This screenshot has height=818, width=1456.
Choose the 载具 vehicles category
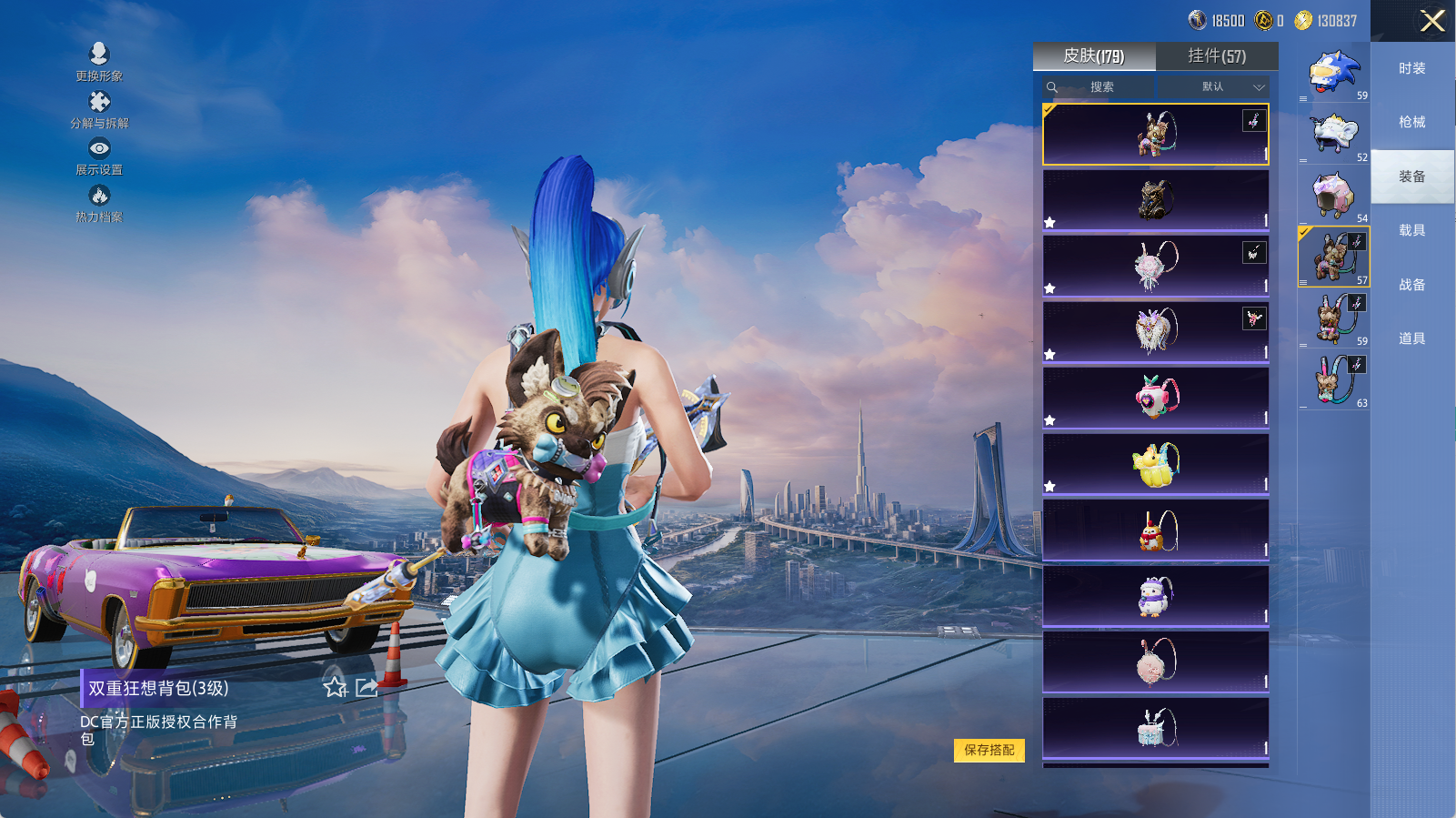coord(1411,230)
